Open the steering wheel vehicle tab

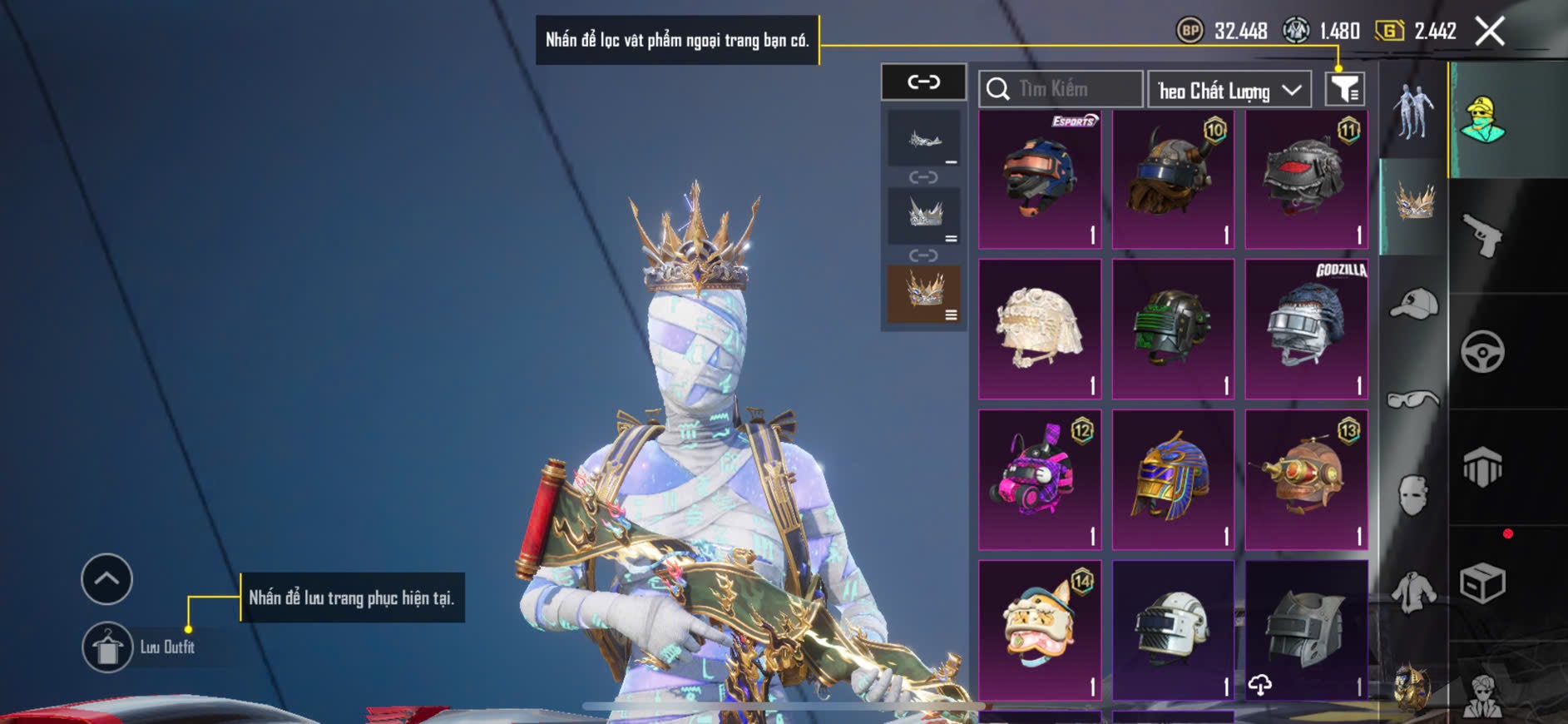pyautogui.click(x=1482, y=351)
